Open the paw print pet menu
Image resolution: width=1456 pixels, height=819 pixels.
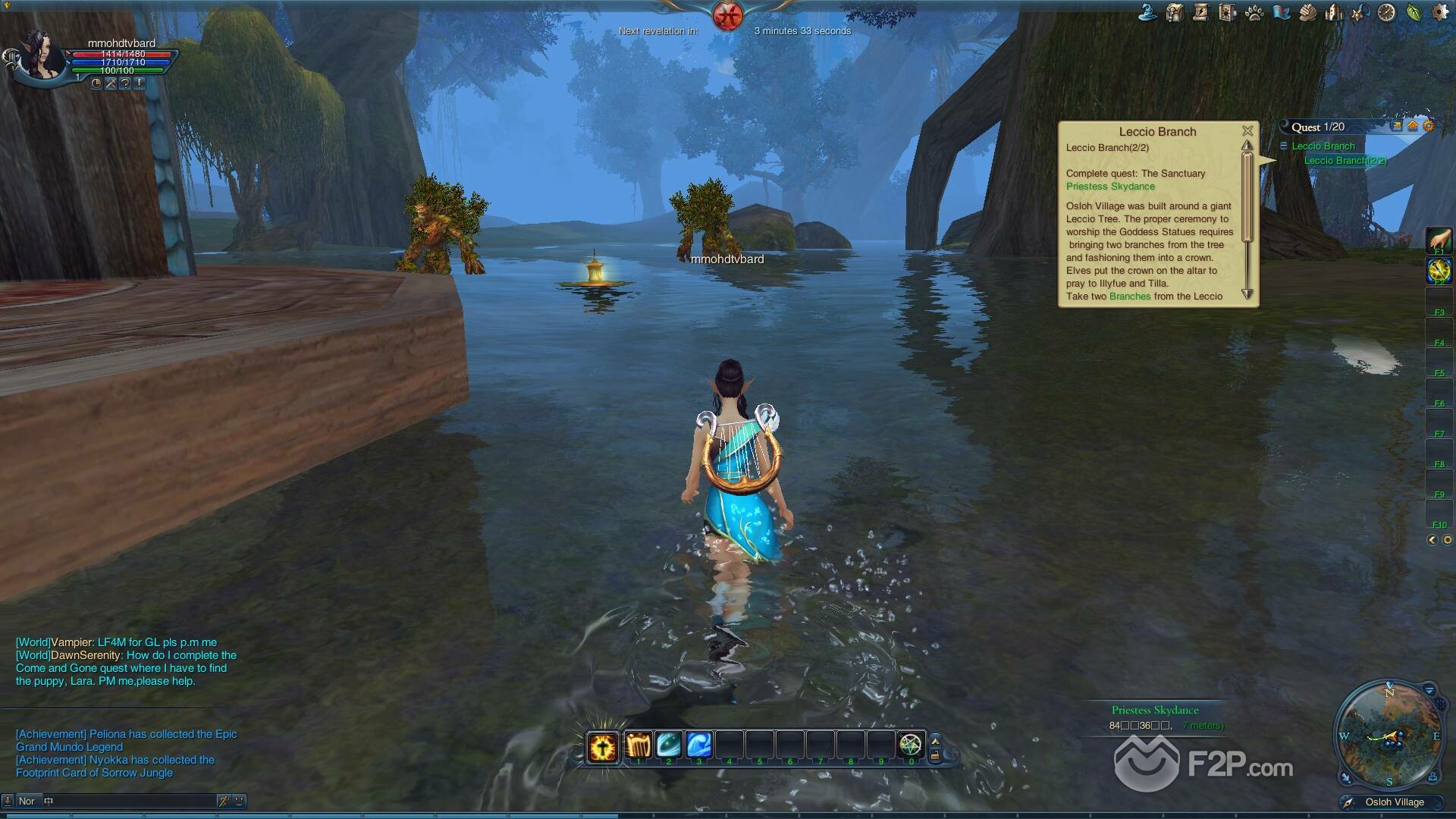coord(1254,13)
